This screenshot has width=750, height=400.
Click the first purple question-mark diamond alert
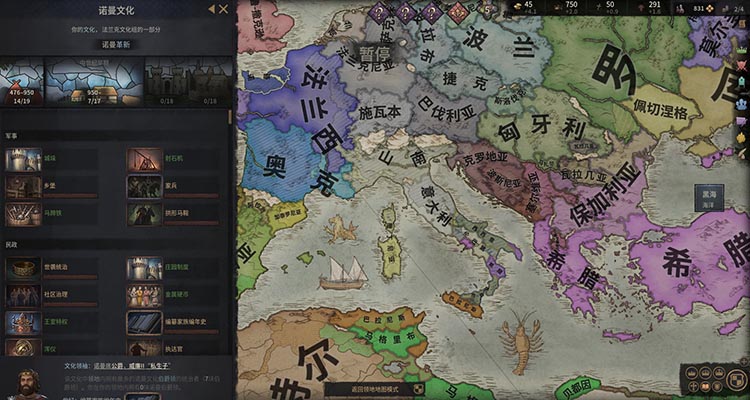tap(379, 13)
